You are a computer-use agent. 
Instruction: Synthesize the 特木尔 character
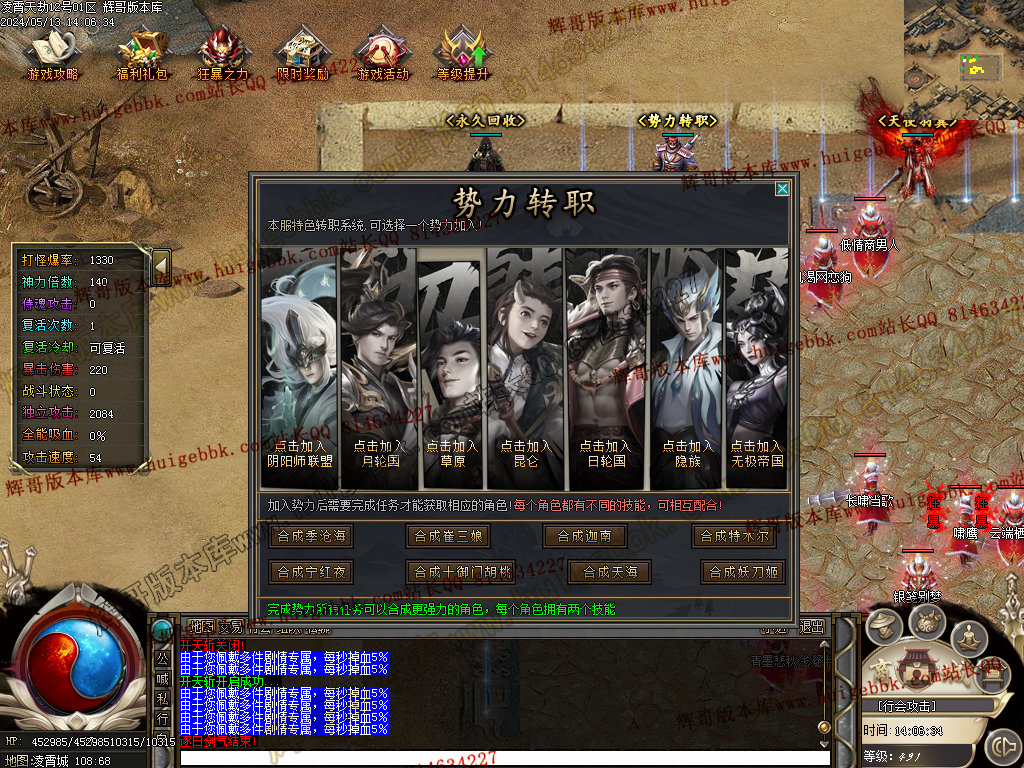734,536
